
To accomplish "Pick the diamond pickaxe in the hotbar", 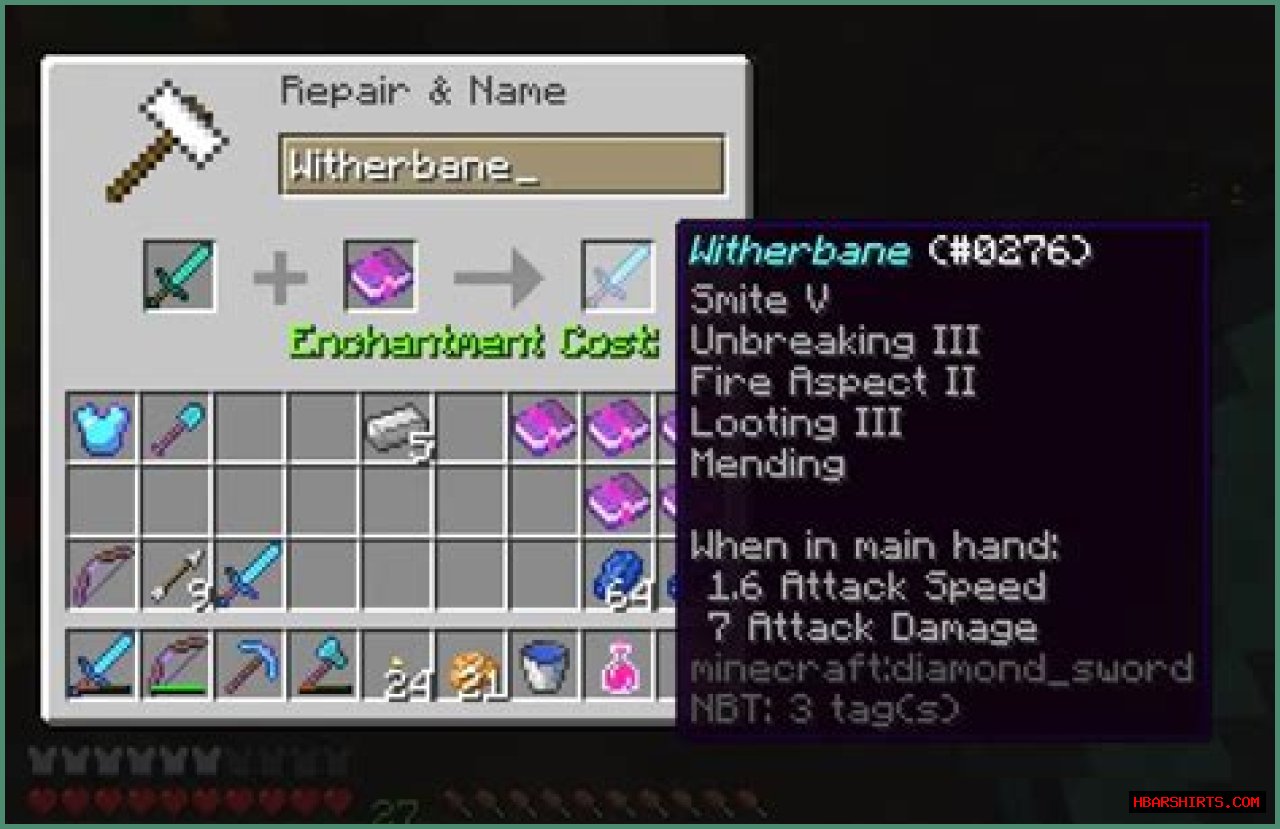I will pos(249,664).
